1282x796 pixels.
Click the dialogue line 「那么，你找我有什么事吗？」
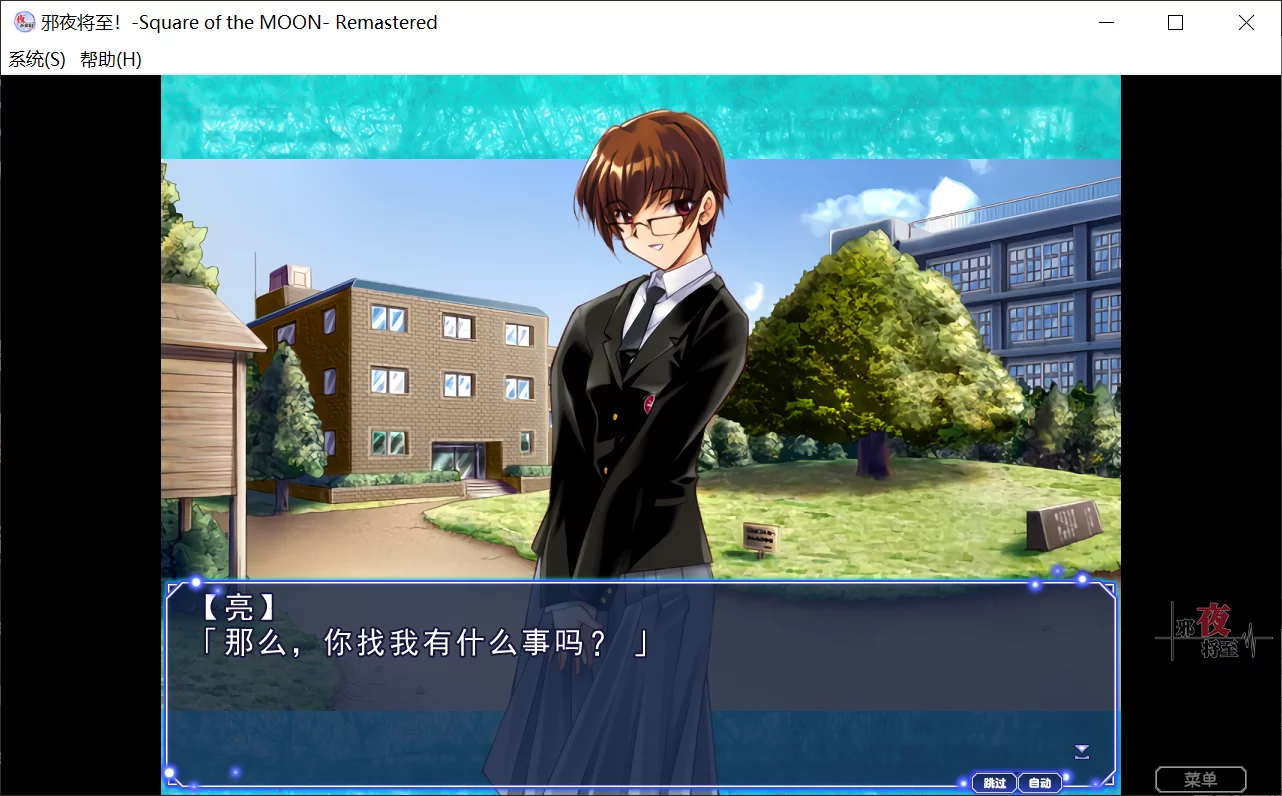click(x=420, y=644)
